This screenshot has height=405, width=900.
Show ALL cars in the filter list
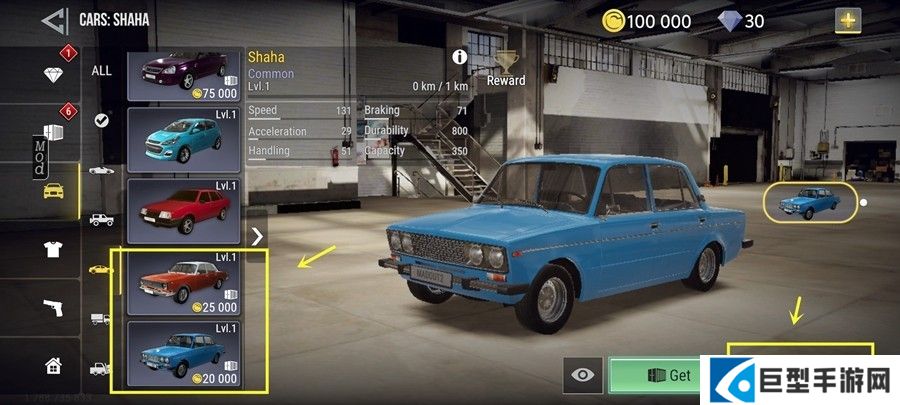[102, 71]
